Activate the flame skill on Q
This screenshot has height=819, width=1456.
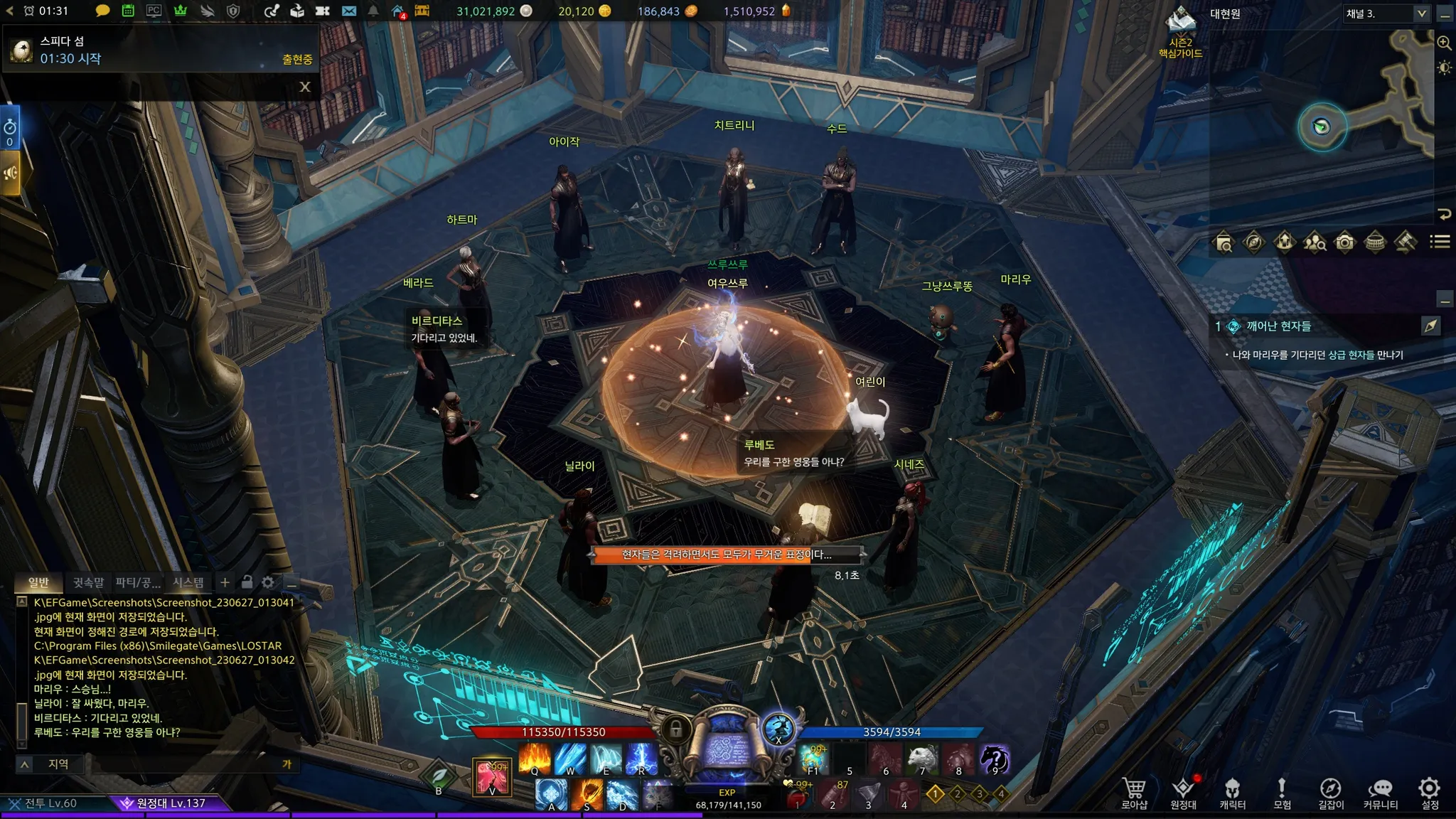[535, 758]
